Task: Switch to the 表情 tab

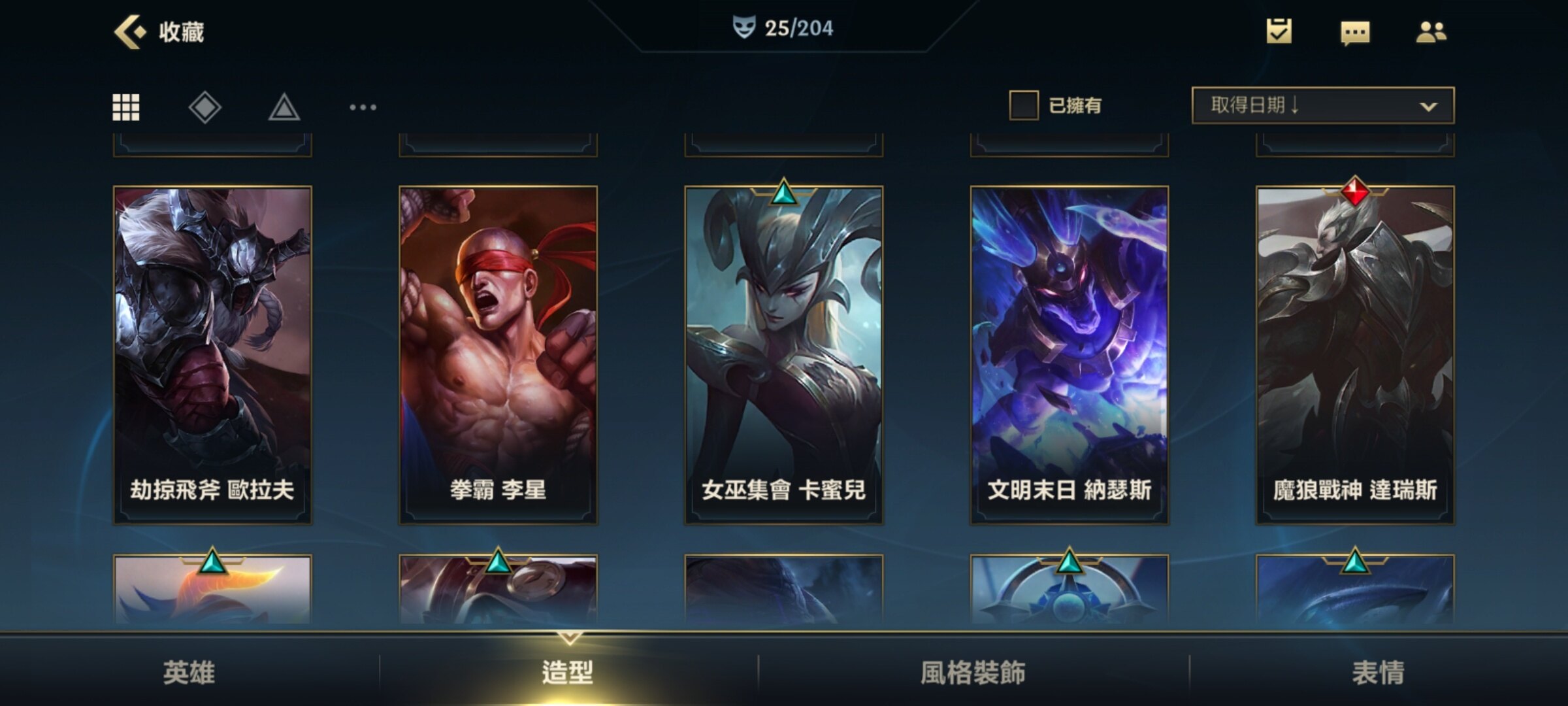Action: pos(1378,672)
